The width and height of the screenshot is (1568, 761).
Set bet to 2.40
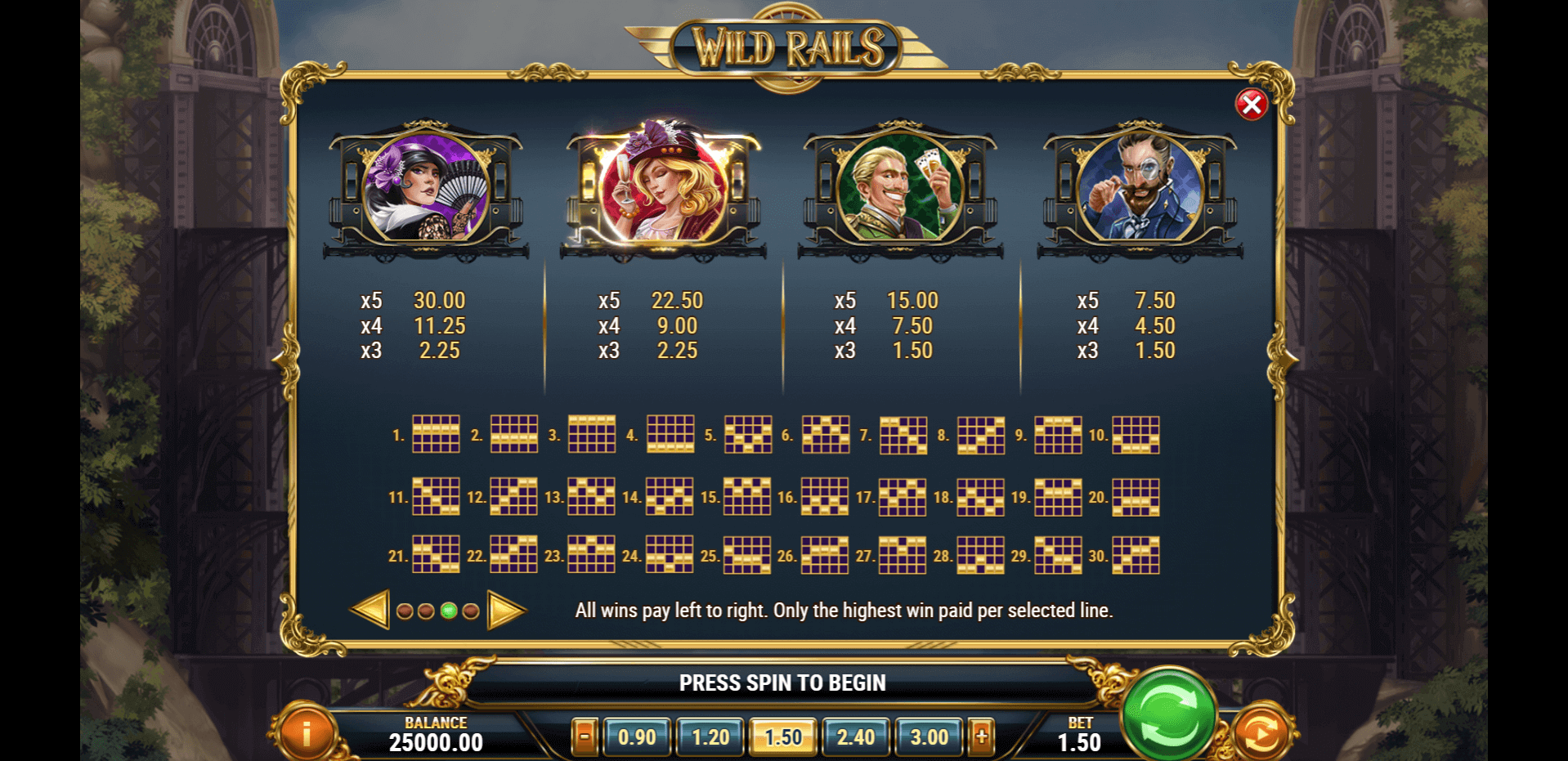point(855,737)
